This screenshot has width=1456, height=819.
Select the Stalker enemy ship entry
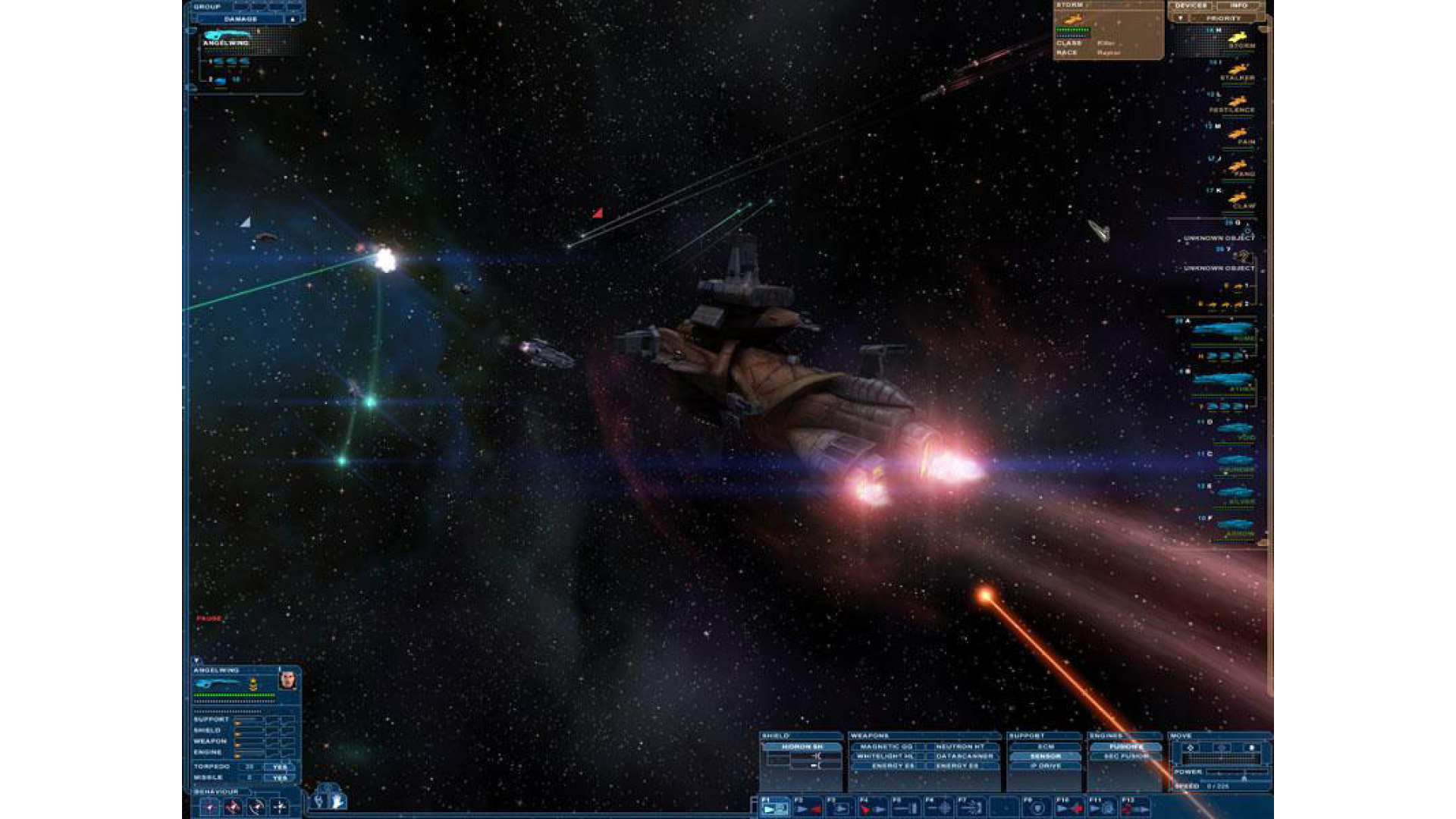pyautogui.click(x=1237, y=72)
